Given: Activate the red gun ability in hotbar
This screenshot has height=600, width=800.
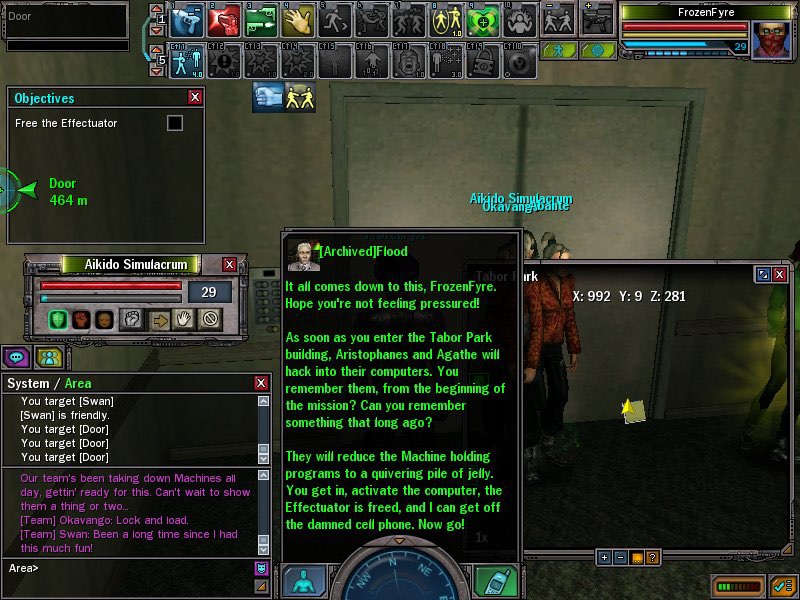Looking at the screenshot, I should [x=226, y=20].
